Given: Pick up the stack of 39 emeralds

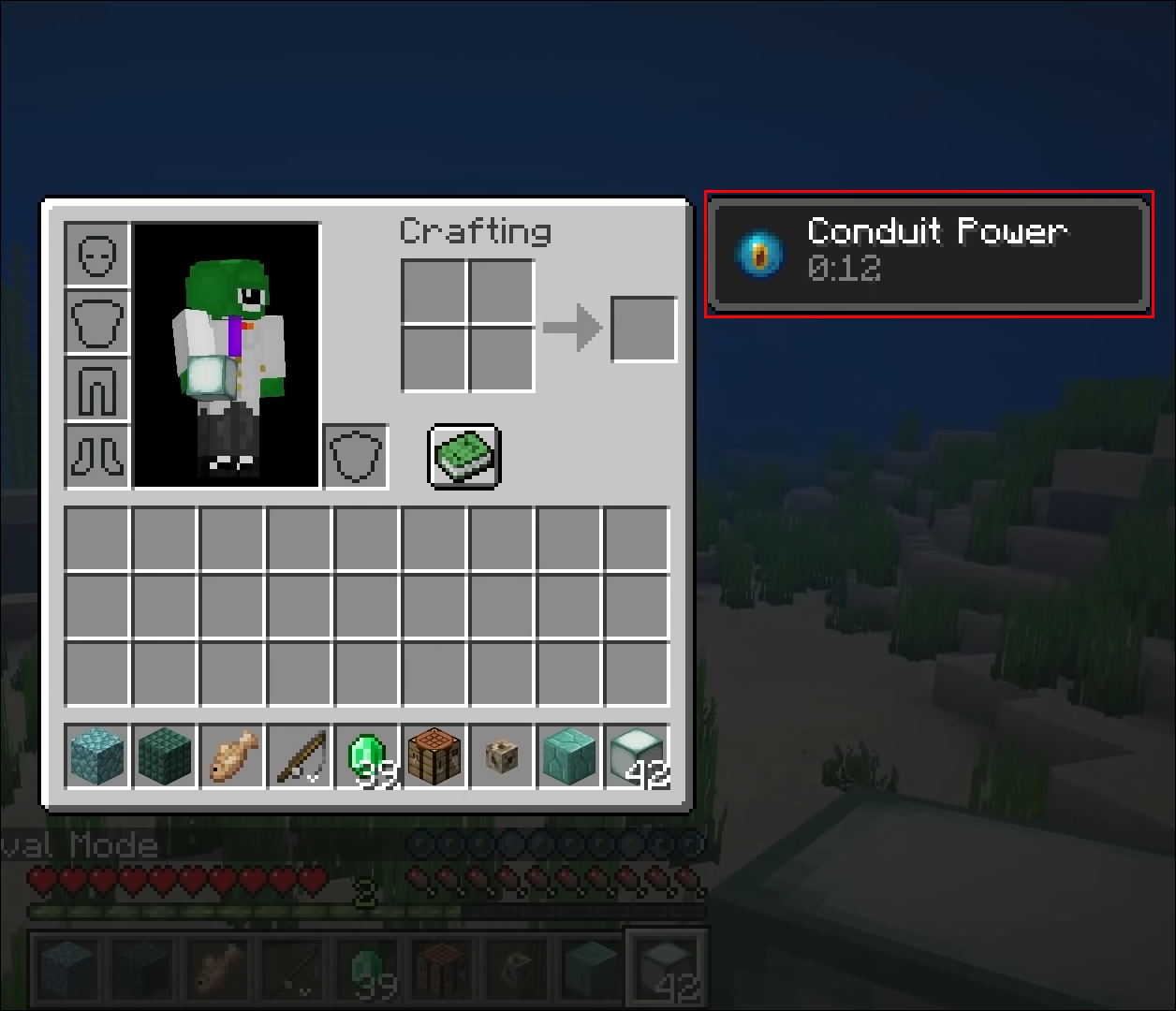Looking at the screenshot, I should tap(367, 755).
